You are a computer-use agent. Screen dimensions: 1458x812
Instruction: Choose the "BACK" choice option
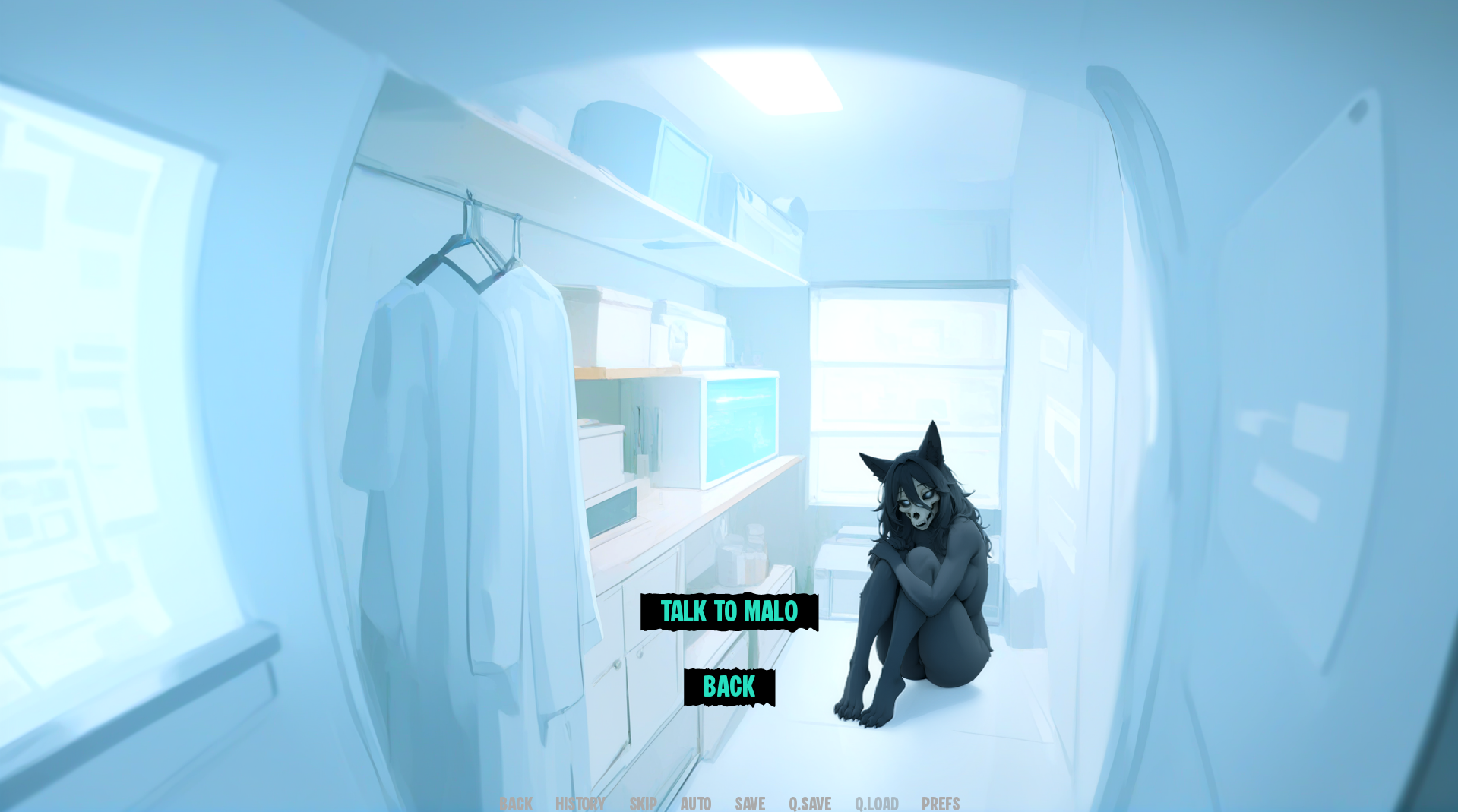coord(729,686)
